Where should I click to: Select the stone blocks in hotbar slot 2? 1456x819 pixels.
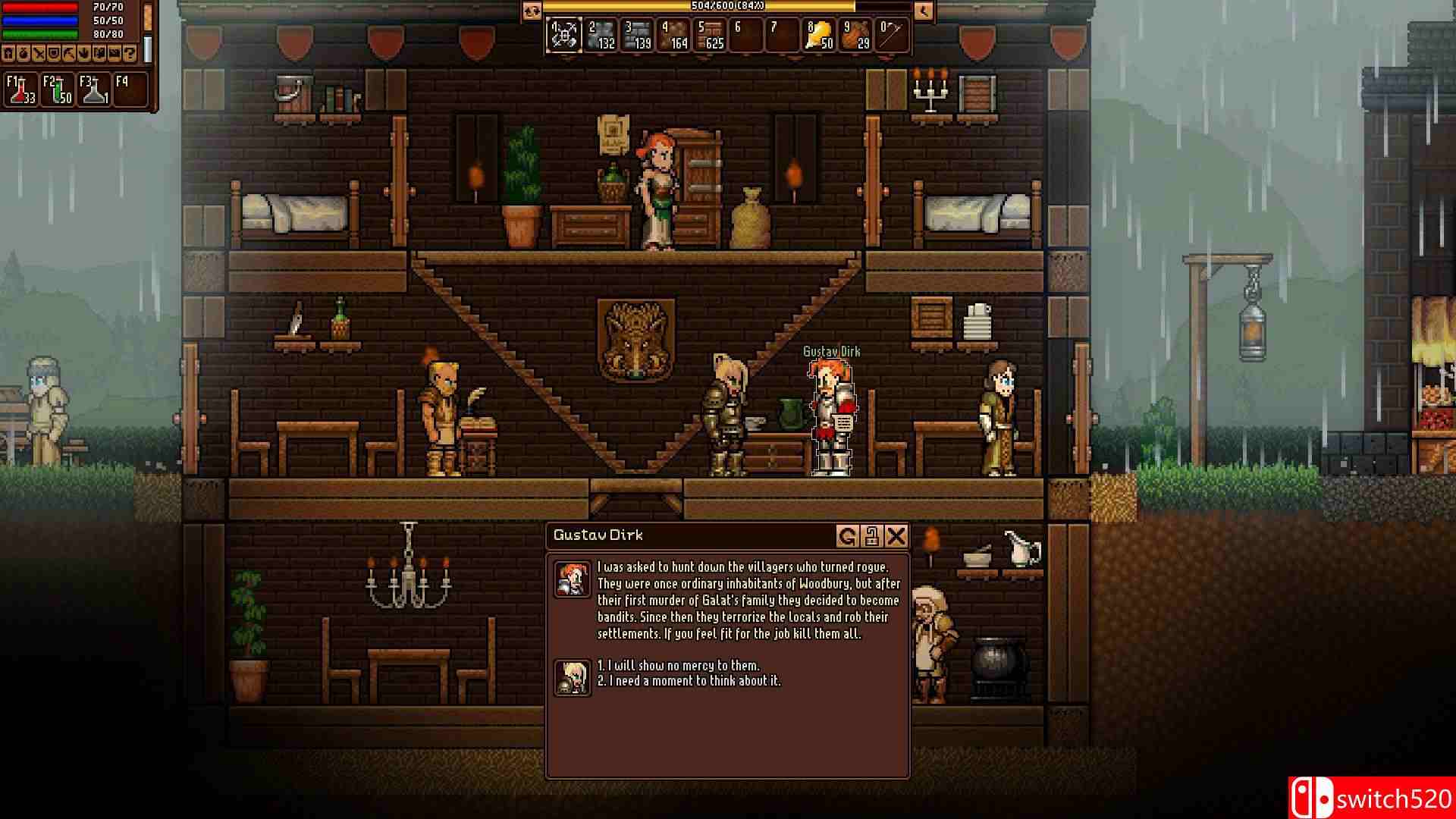601,34
